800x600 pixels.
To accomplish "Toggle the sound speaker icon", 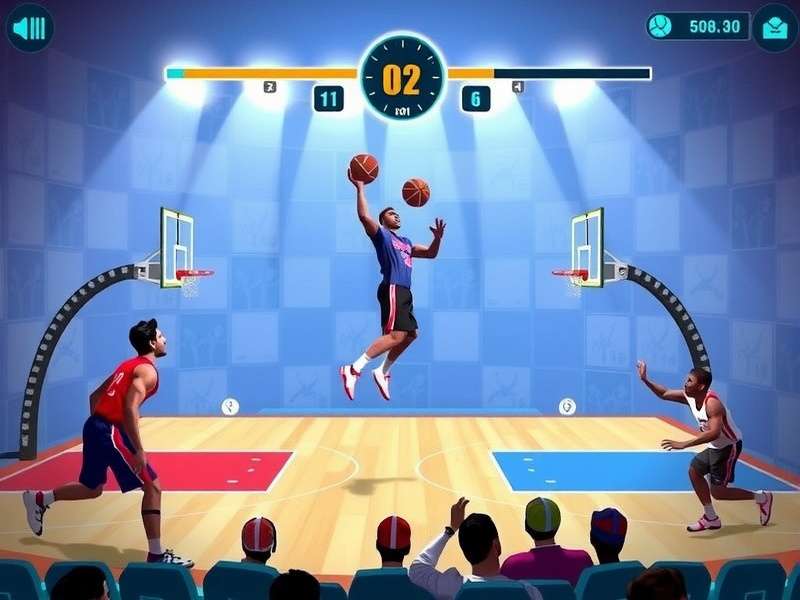I will [30, 28].
